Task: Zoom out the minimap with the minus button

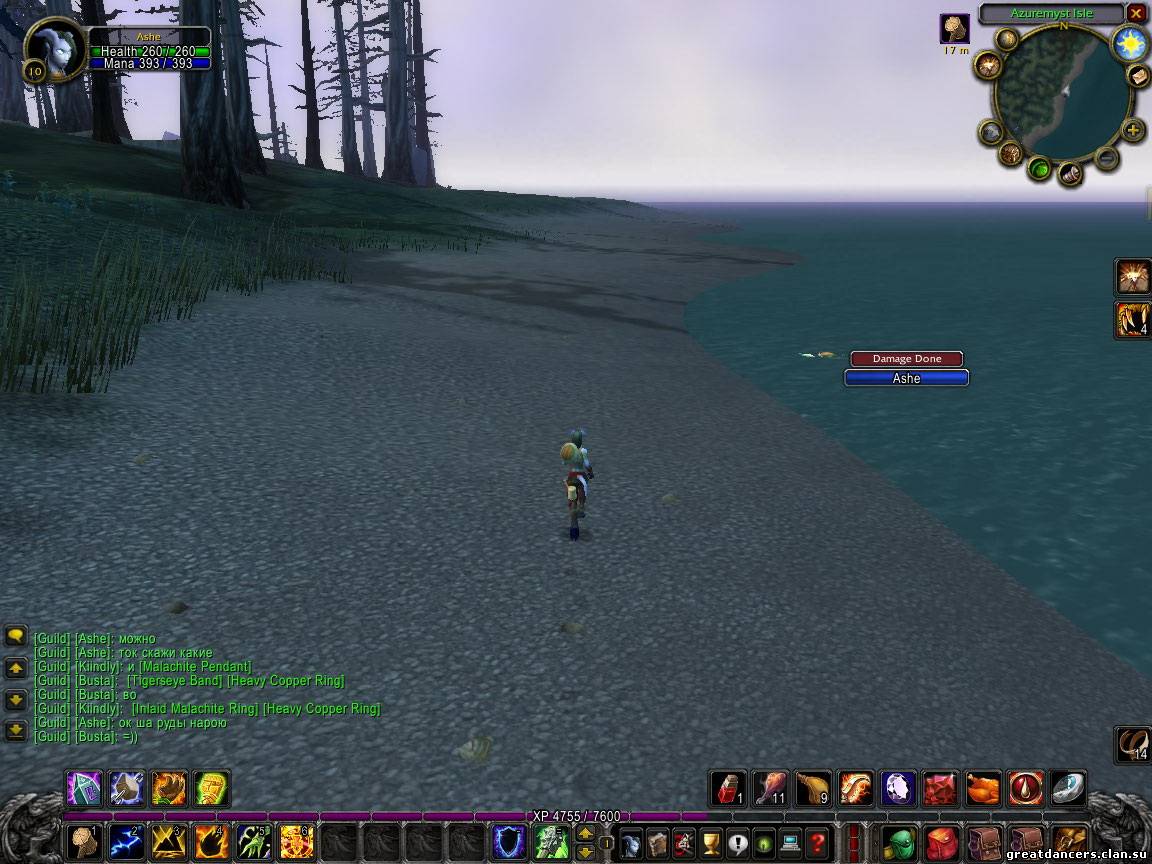Action: click(x=1106, y=157)
